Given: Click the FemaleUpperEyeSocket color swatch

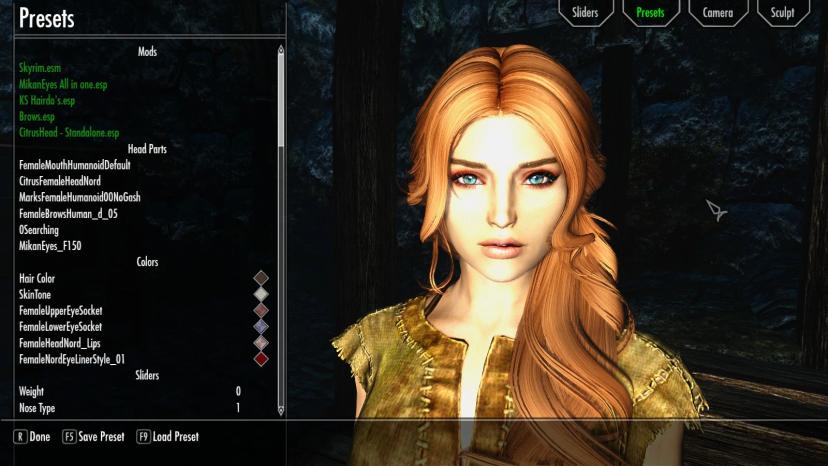Looking at the screenshot, I should pos(261,311).
